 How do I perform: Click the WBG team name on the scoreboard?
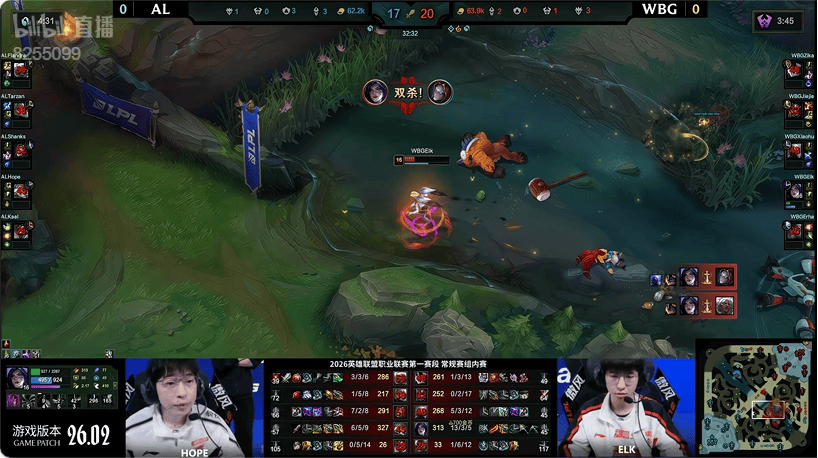(x=659, y=10)
